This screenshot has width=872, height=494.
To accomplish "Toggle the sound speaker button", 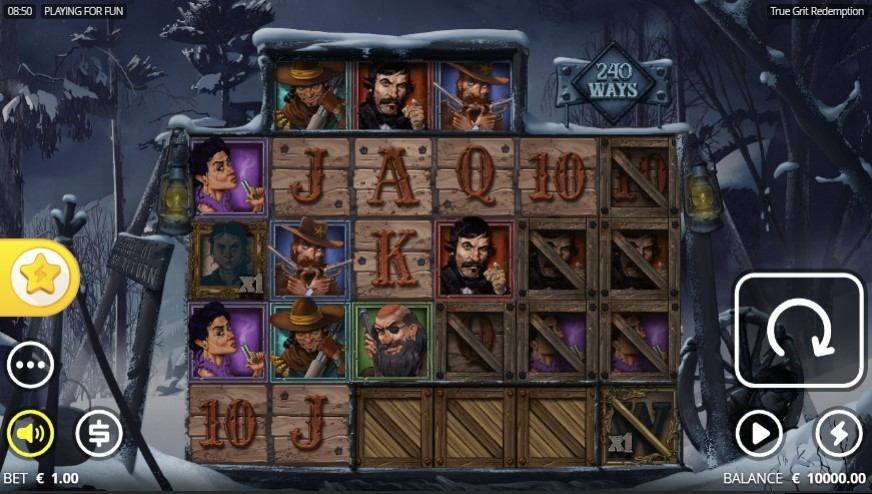I will click(30, 433).
